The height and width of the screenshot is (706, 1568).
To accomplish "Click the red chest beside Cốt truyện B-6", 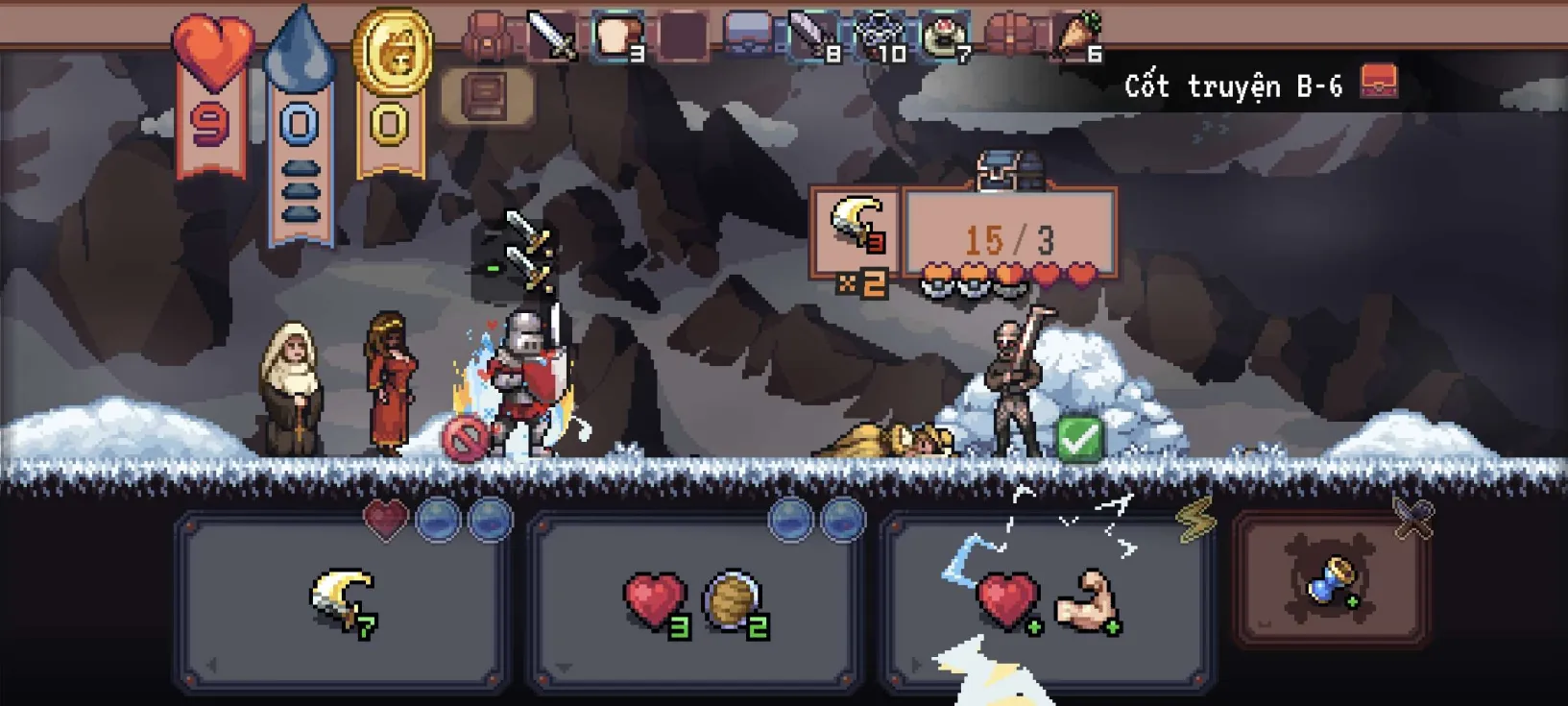I will [x=1380, y=83].
